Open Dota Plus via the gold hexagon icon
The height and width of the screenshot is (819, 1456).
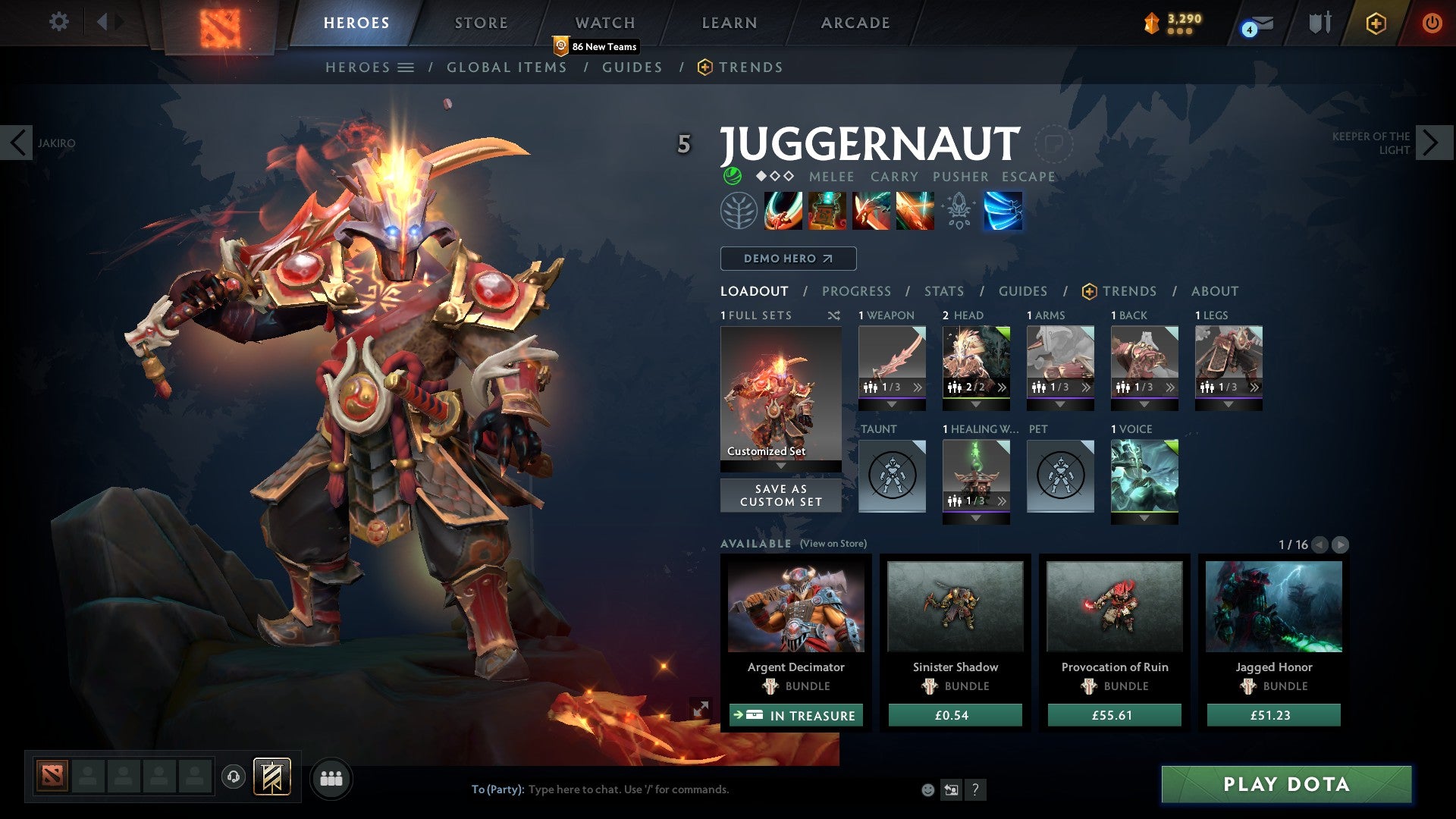pos(1376,24)
